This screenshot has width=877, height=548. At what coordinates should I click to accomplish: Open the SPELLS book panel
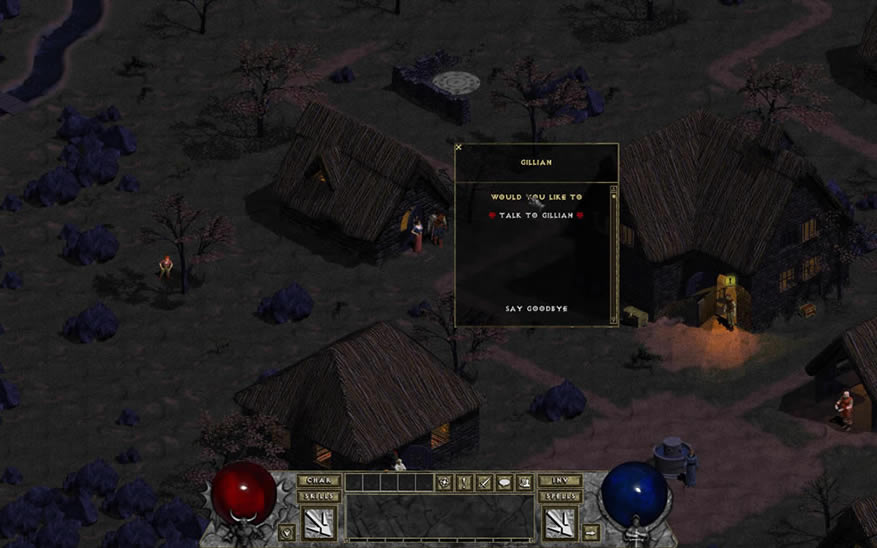(x=560, y=496)
